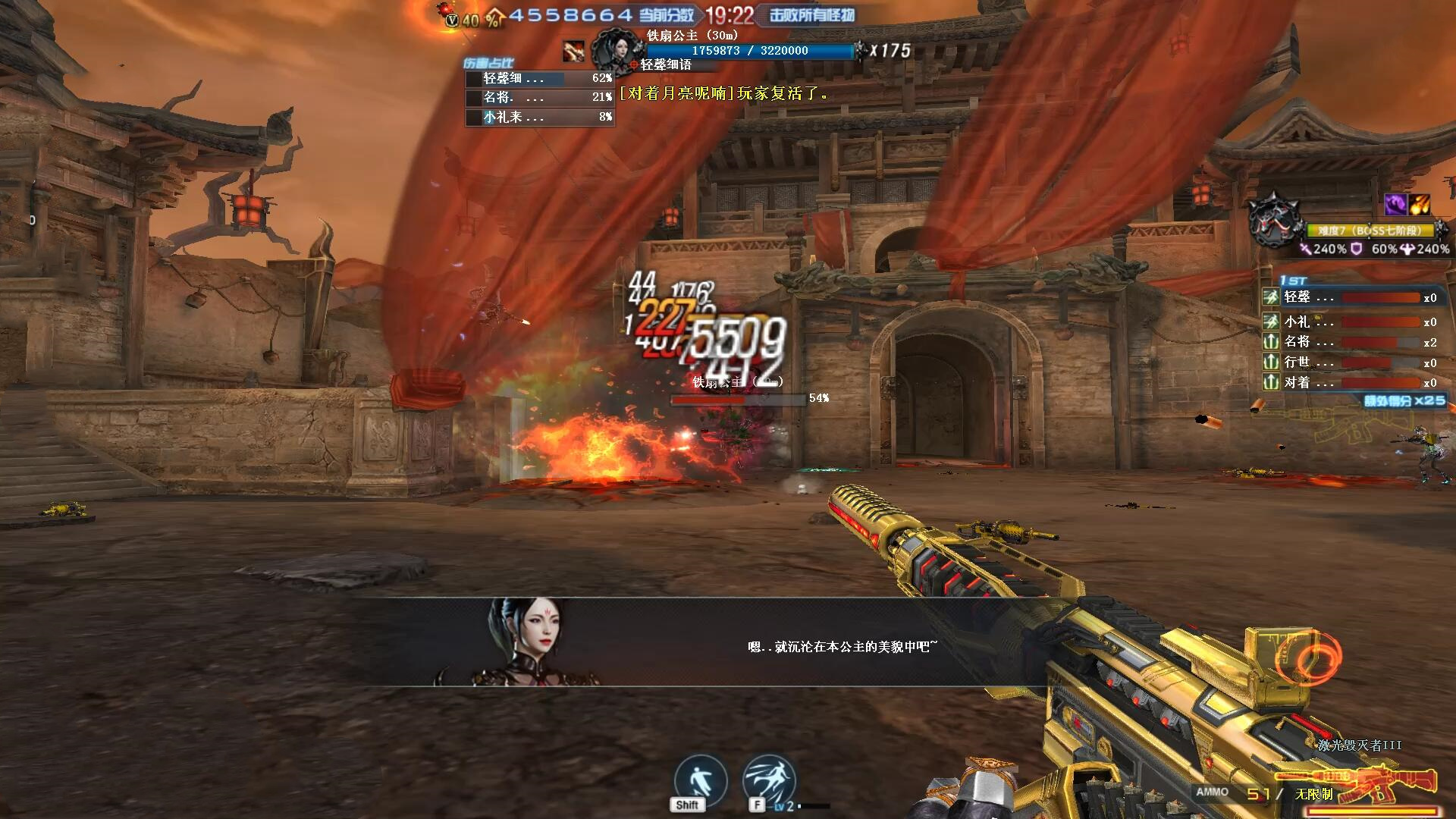Select the 轻馨细 damage share row

[539, 78]
